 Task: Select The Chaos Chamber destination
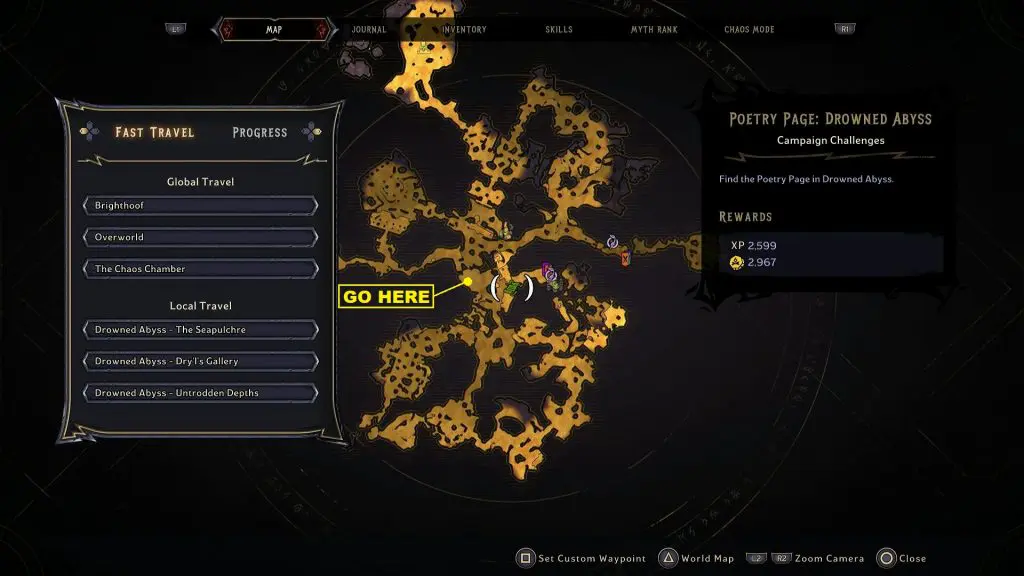coord(201,269)
